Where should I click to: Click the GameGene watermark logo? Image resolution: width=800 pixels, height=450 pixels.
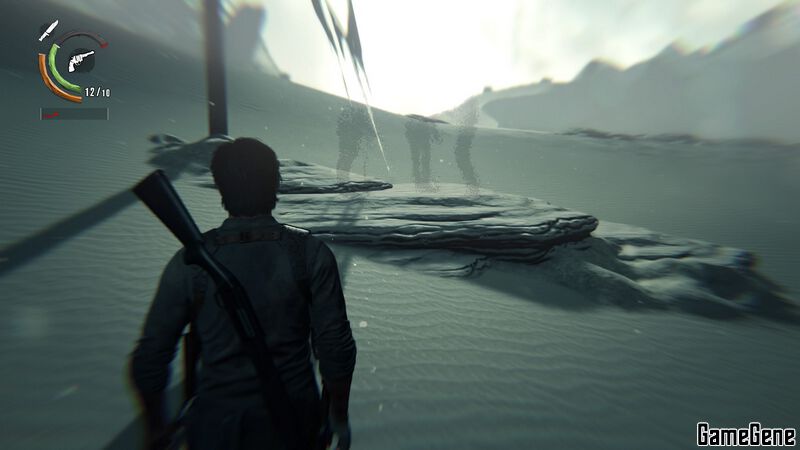[x=745, y=433]
